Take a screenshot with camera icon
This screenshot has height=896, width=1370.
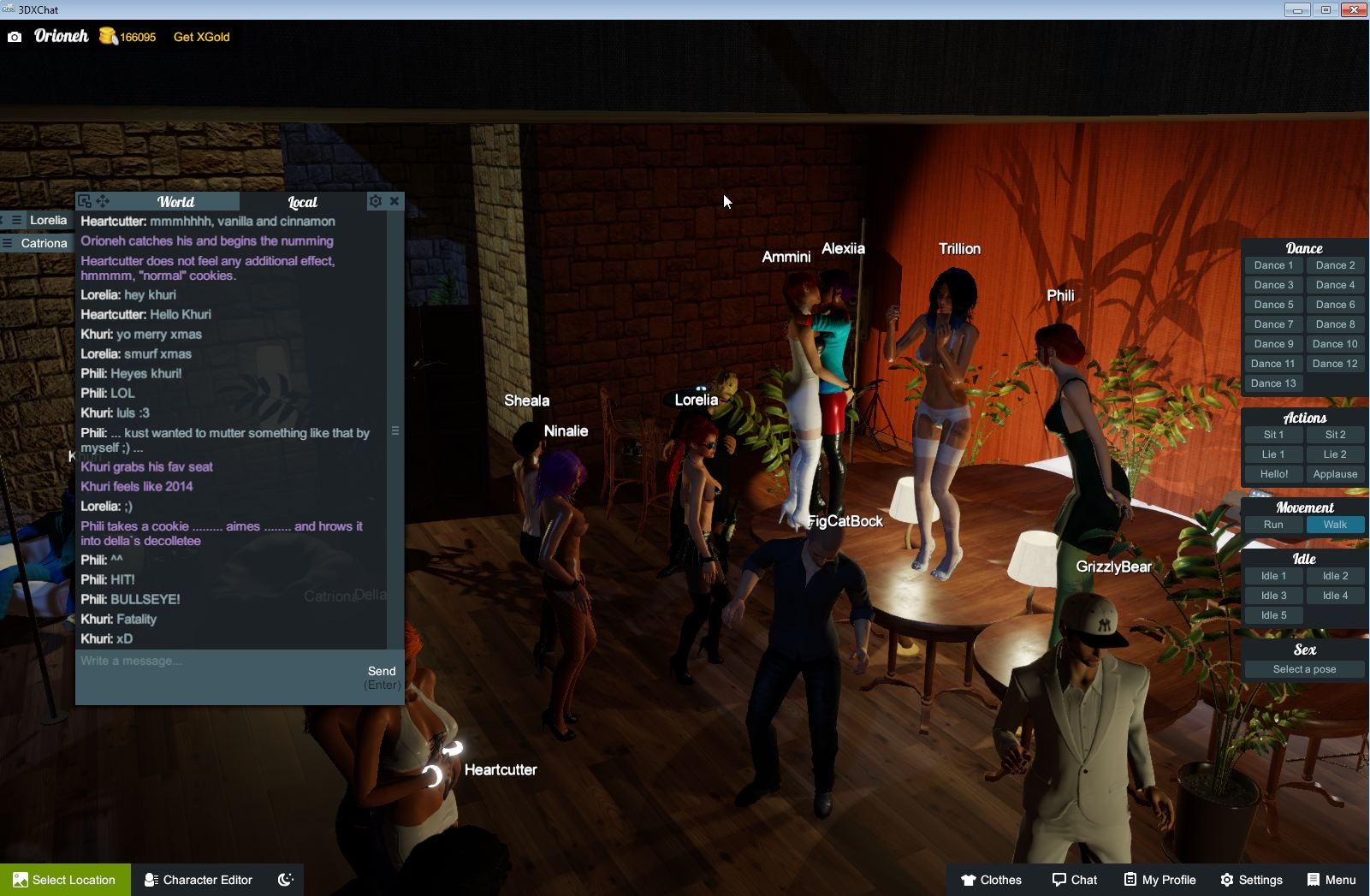(15, 37)
